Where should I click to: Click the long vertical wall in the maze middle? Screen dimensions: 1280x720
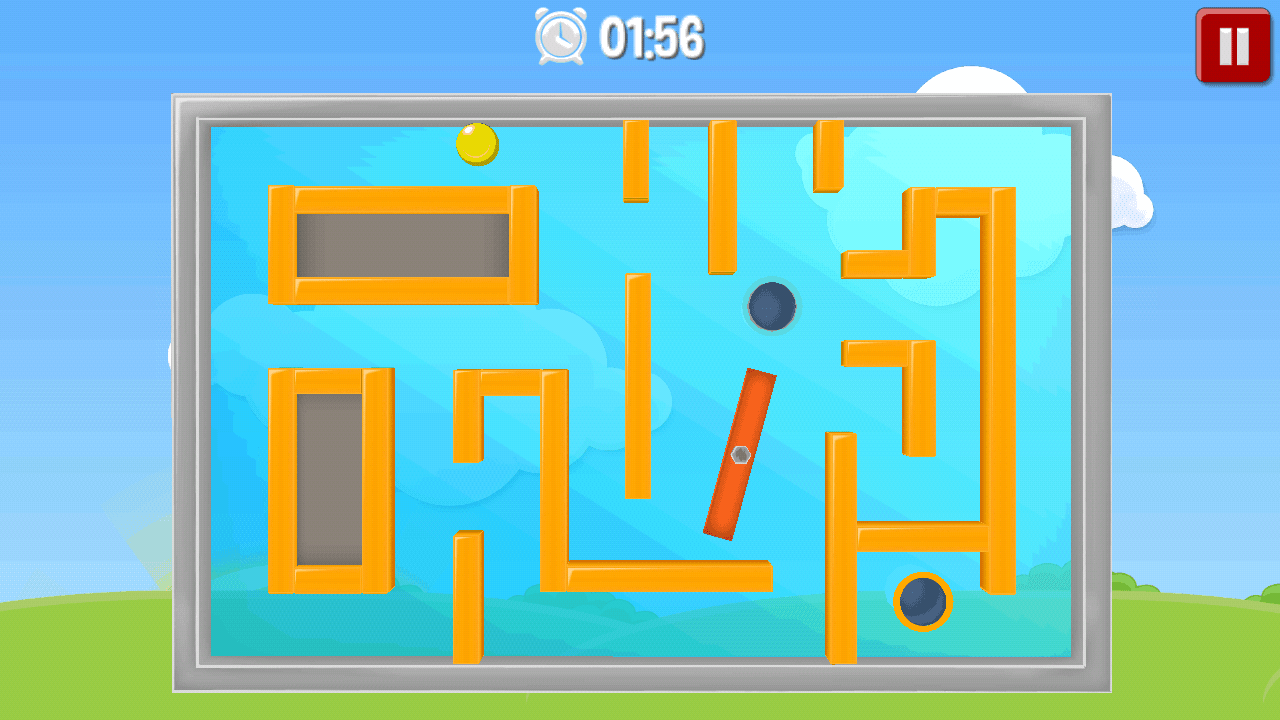pos(637,385)
